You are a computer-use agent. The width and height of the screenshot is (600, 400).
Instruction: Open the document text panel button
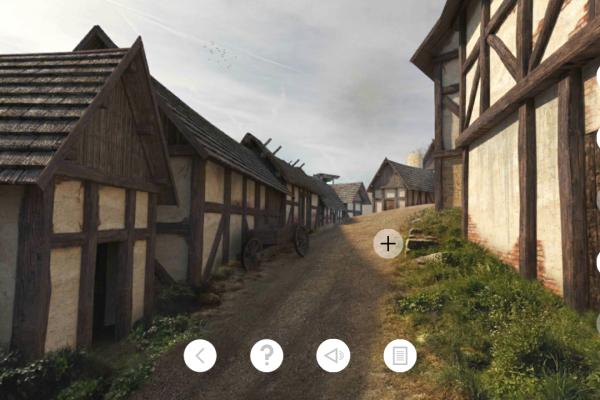tap(400, 355)
